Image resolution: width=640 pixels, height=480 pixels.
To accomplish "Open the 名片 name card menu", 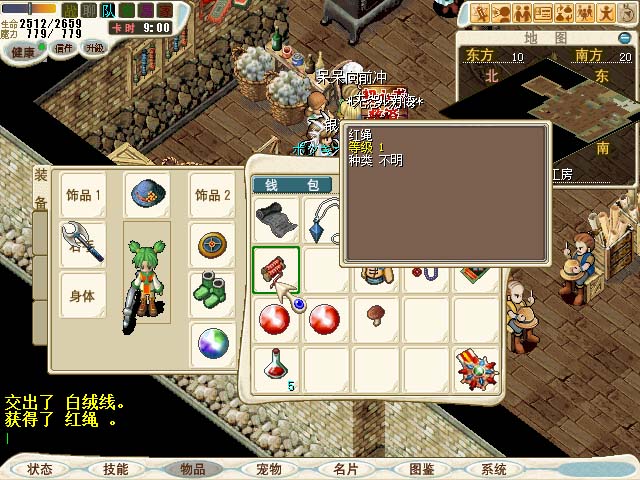I will tap(345, 469).
